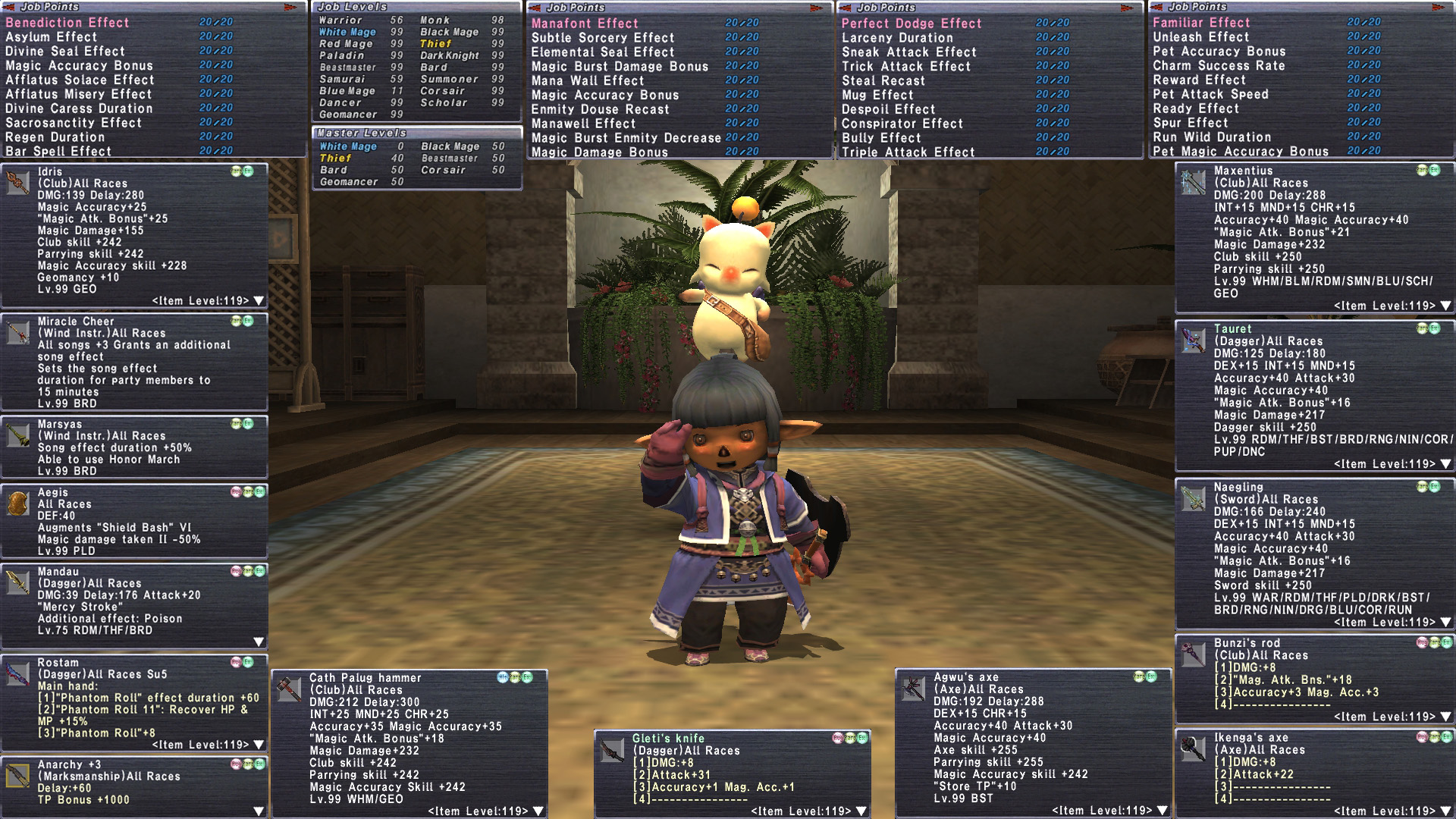Select the Benediction Effect job point row
Viewport: 1456px width, 819px height.
(67, 23)
